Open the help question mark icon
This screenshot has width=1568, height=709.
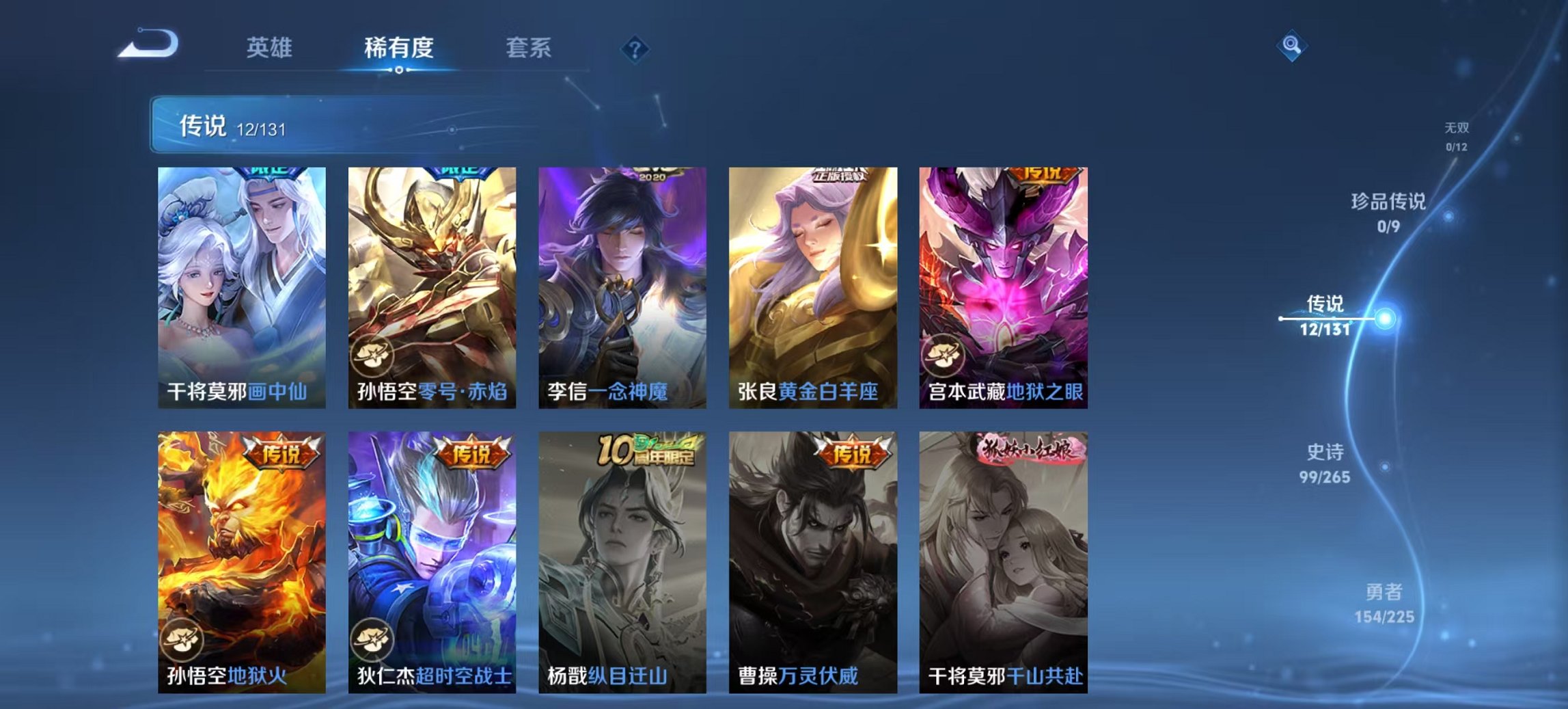635,49
